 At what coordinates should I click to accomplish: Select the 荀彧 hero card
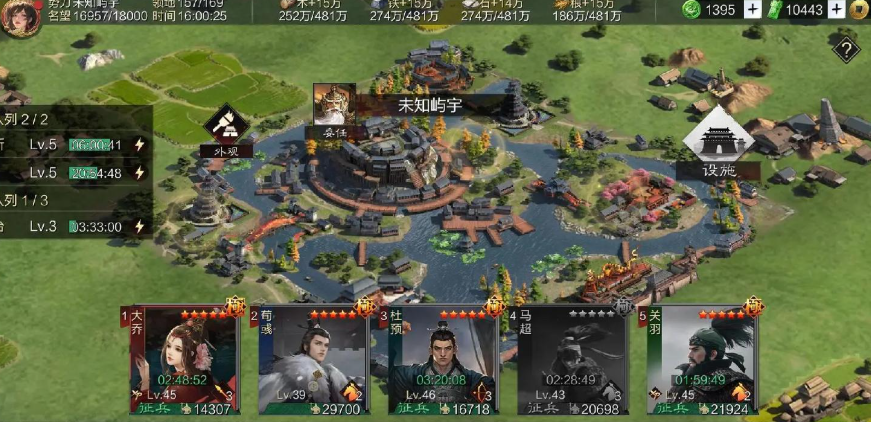(x=314, y=361)
